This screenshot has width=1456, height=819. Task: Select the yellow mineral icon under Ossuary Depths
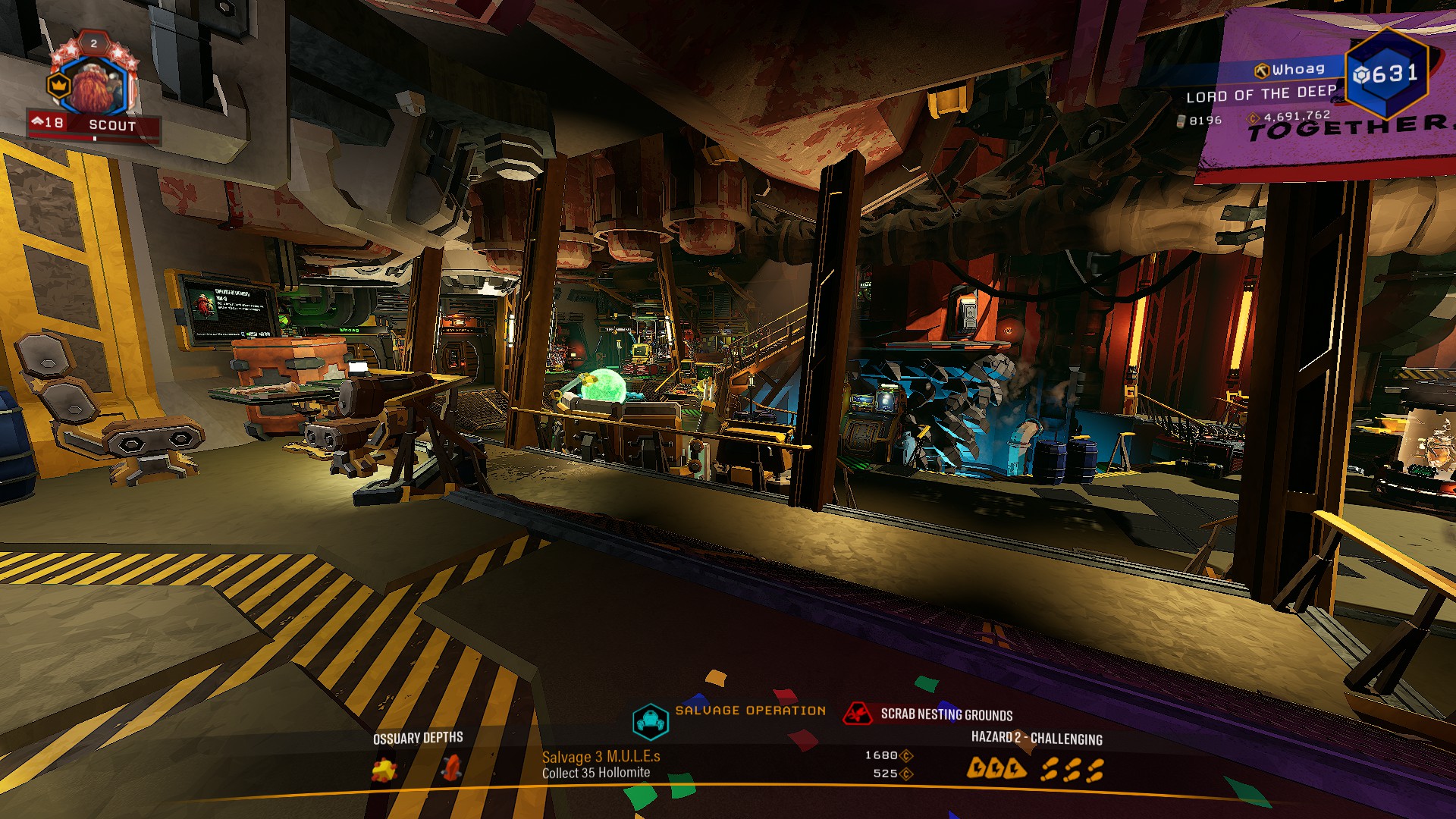[x=384, y=770]
